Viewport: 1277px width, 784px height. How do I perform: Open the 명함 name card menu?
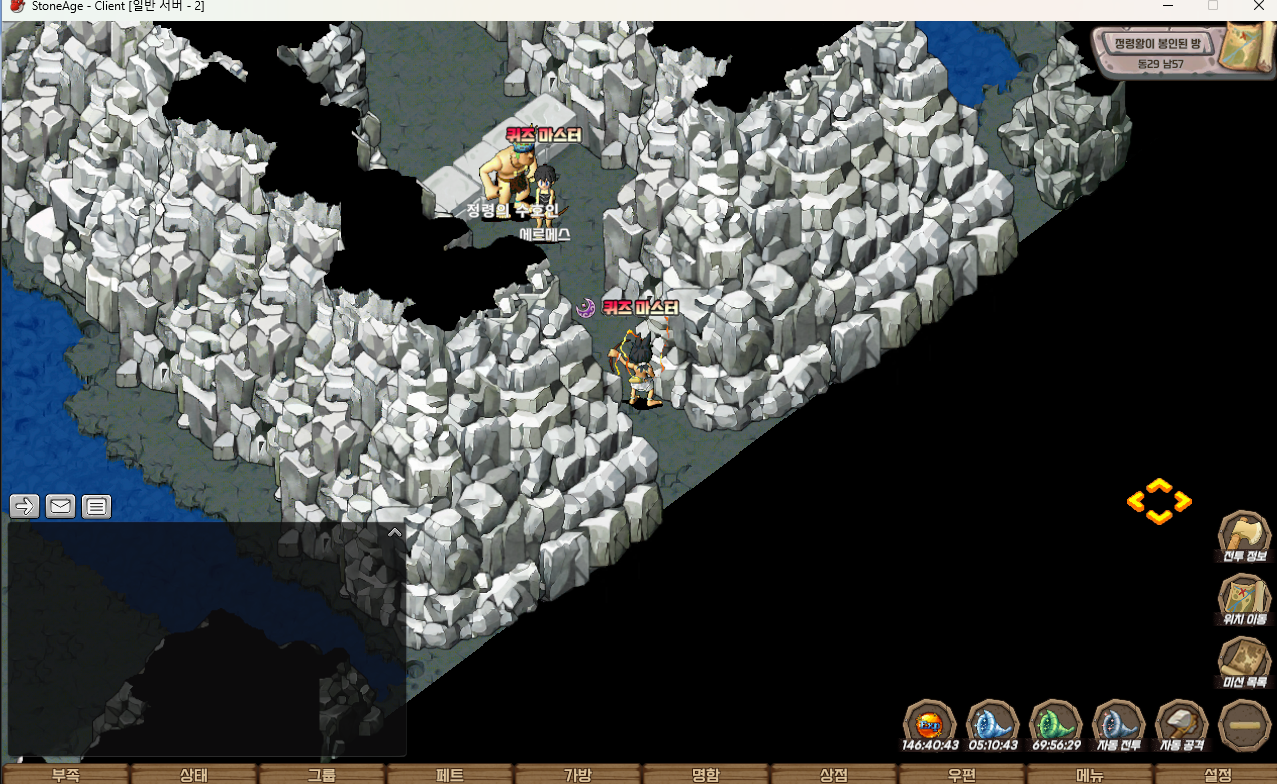click(706, 775)
